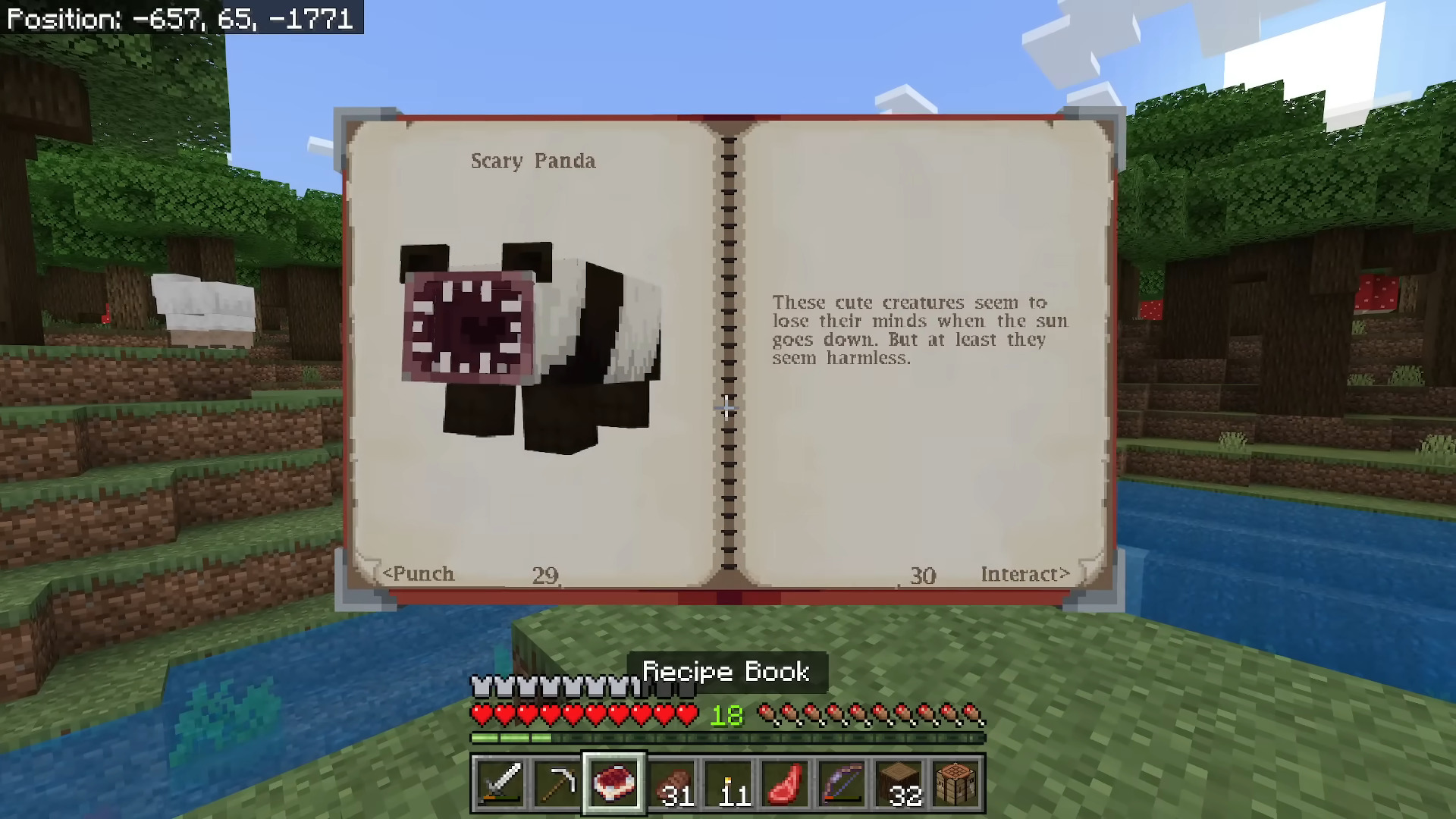This screenshot has width=1456, height=819.
Task: Select the raw meat hotbar slot
Action: click(786, 783)
